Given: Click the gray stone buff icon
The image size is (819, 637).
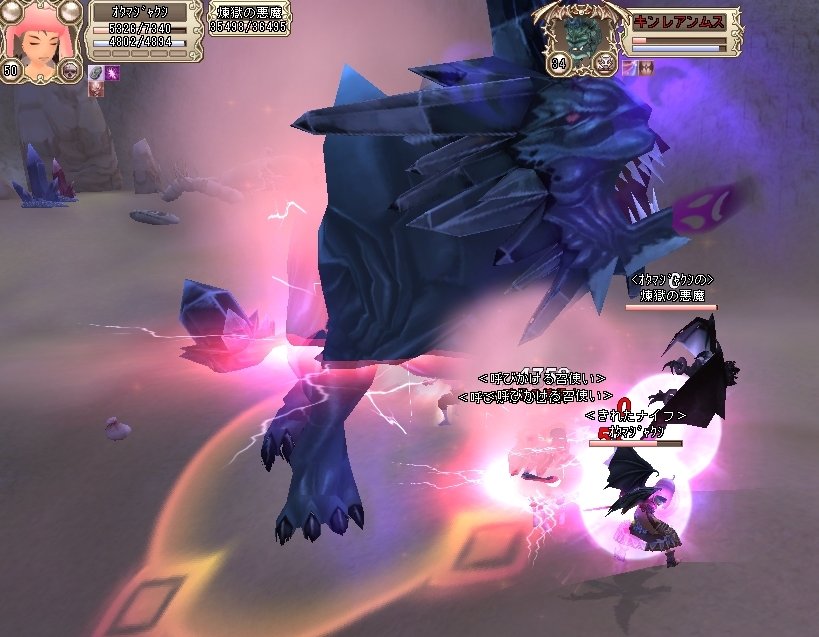Looking at the screenshot, I should click(x=96, y=72).
